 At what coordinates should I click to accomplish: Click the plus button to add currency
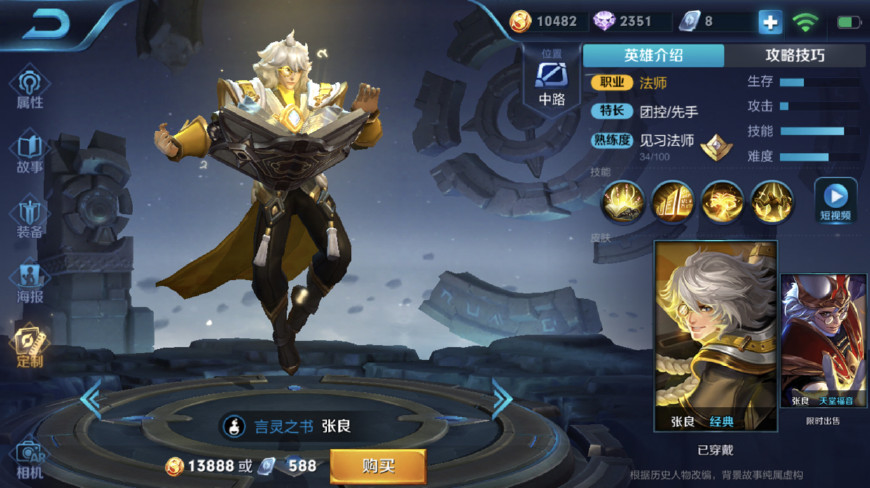769,21
